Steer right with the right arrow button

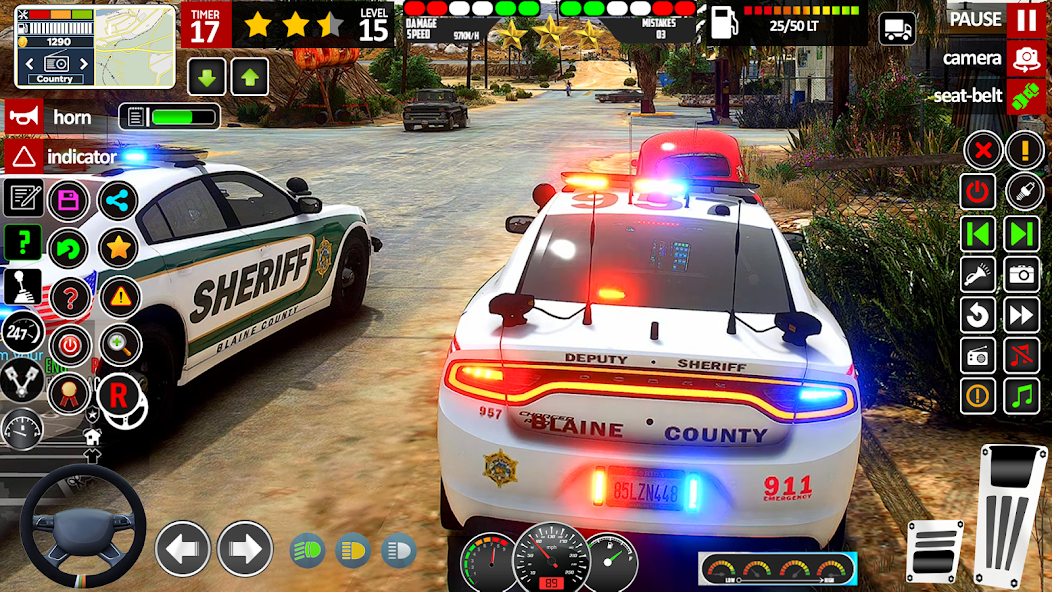[x=245, y=548]
